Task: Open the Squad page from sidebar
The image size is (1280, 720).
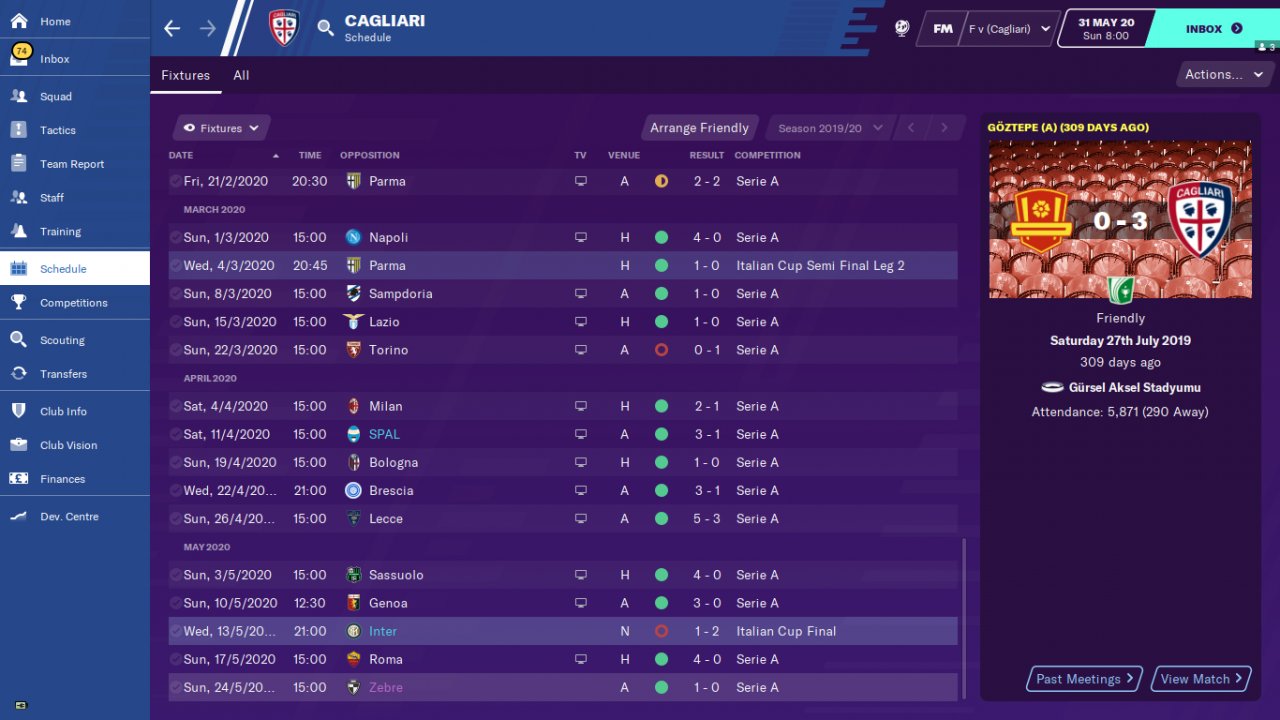Action: (x=56, y=96)
